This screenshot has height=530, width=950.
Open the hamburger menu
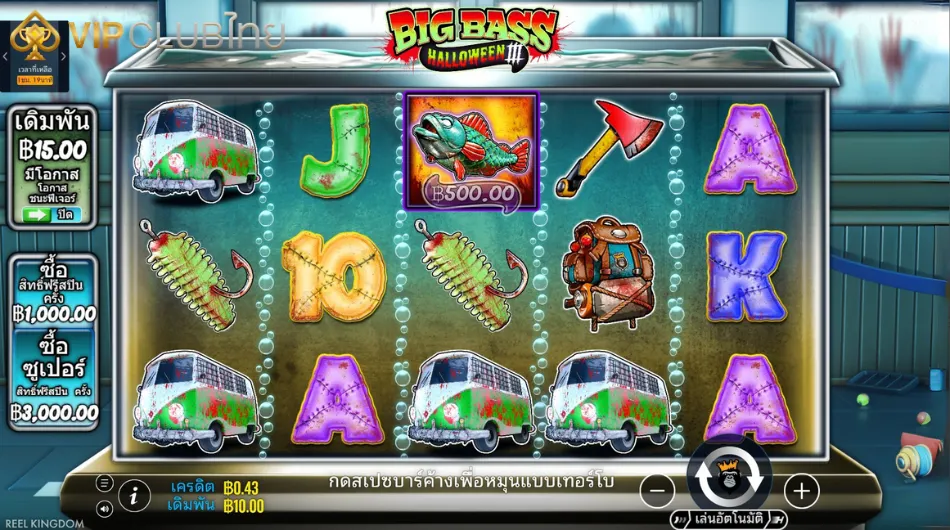(105, 483)
